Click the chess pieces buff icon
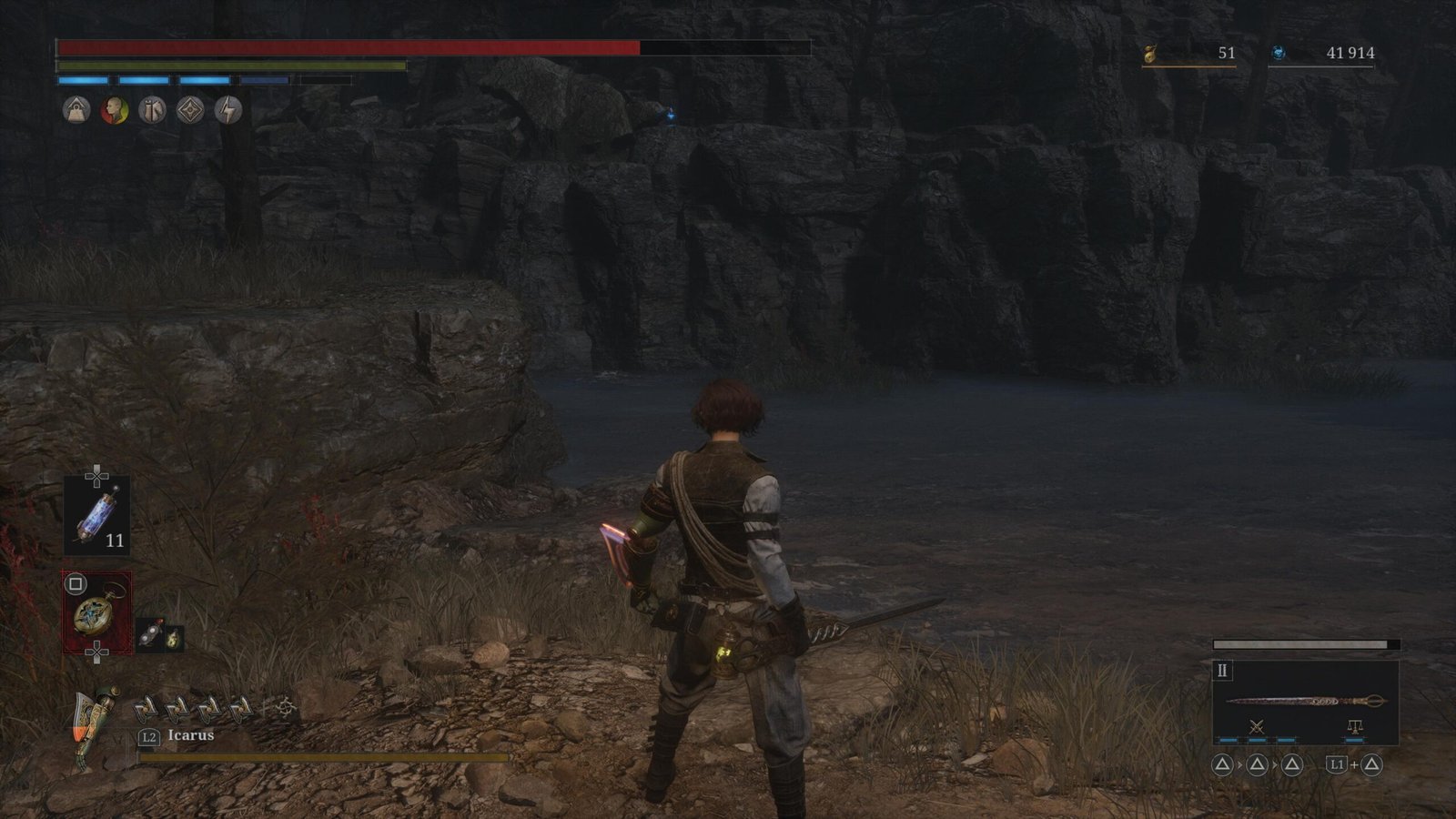 point(152,111)
